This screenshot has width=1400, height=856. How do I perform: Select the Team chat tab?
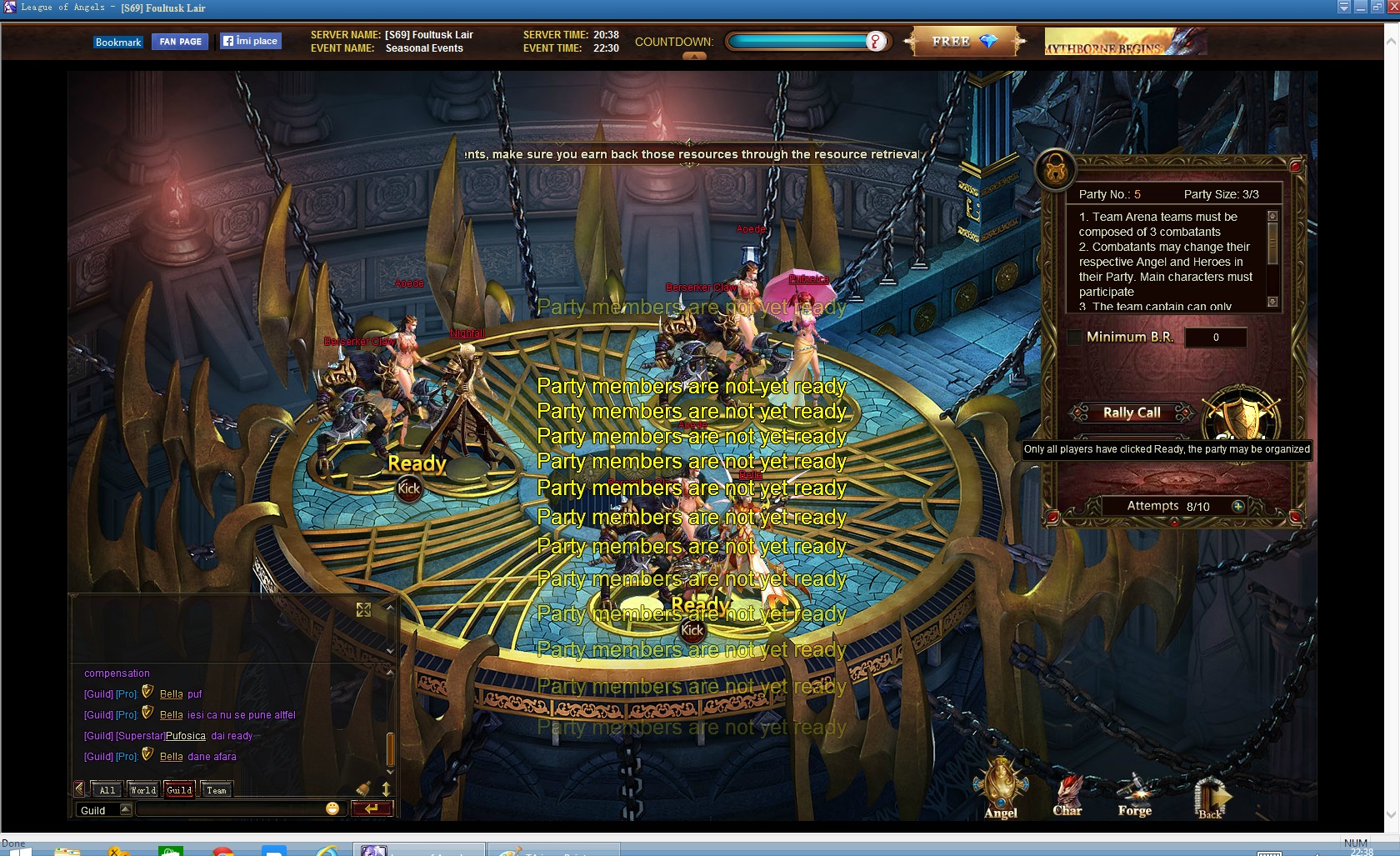(x=217, y=790)
